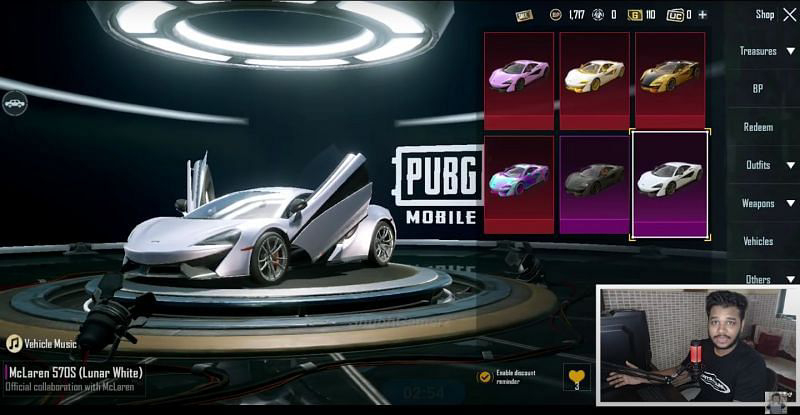Toggle the Enable discount reminder checkbox
The width and height of the screenshot is (800, 415).
click(x=484, y=376)
